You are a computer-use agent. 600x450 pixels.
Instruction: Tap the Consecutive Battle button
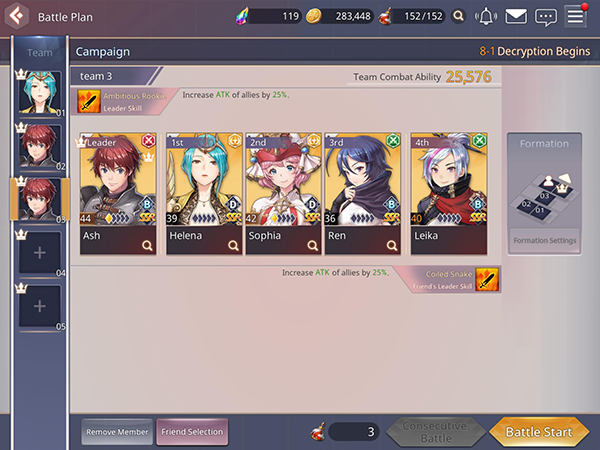[x=434, y=432]
